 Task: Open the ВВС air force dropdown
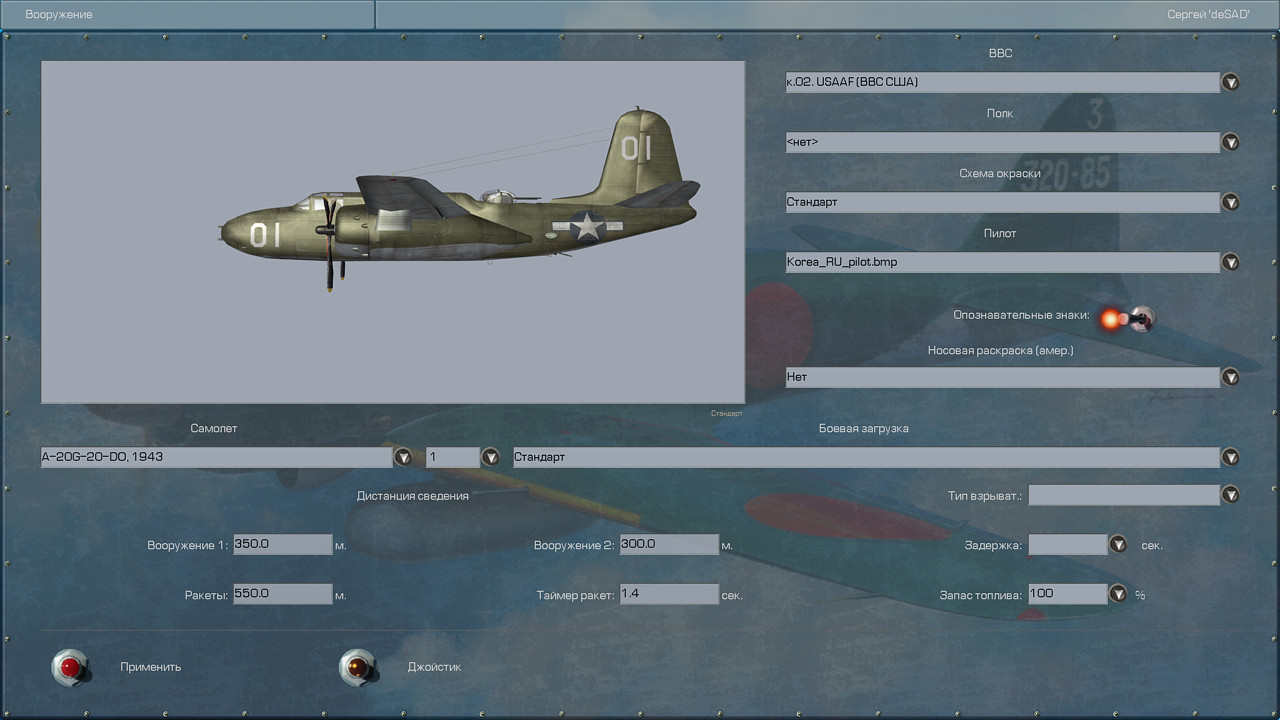click(1230, 82)
